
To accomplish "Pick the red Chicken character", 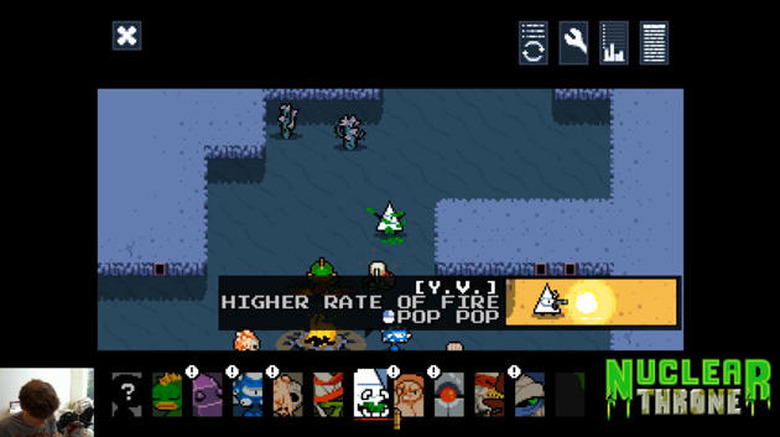I will (x=489, y=392).
